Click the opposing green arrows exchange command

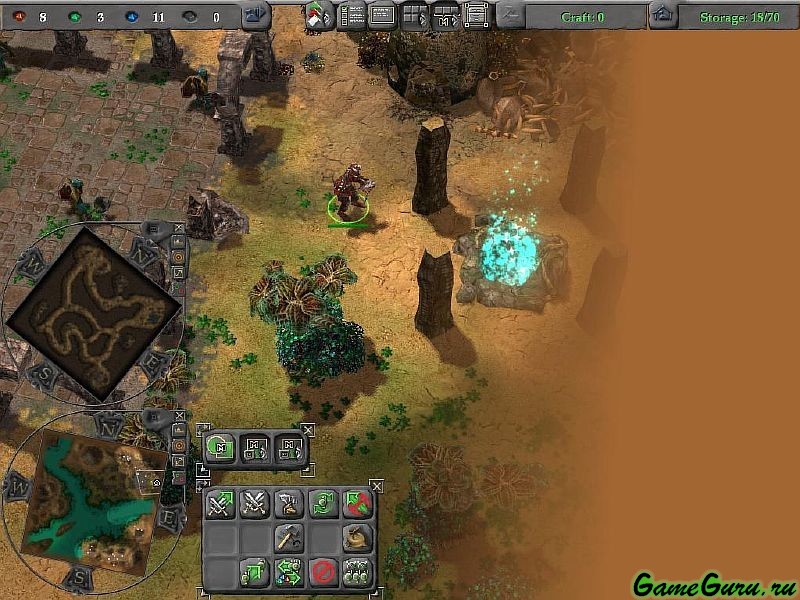point(289,572)
